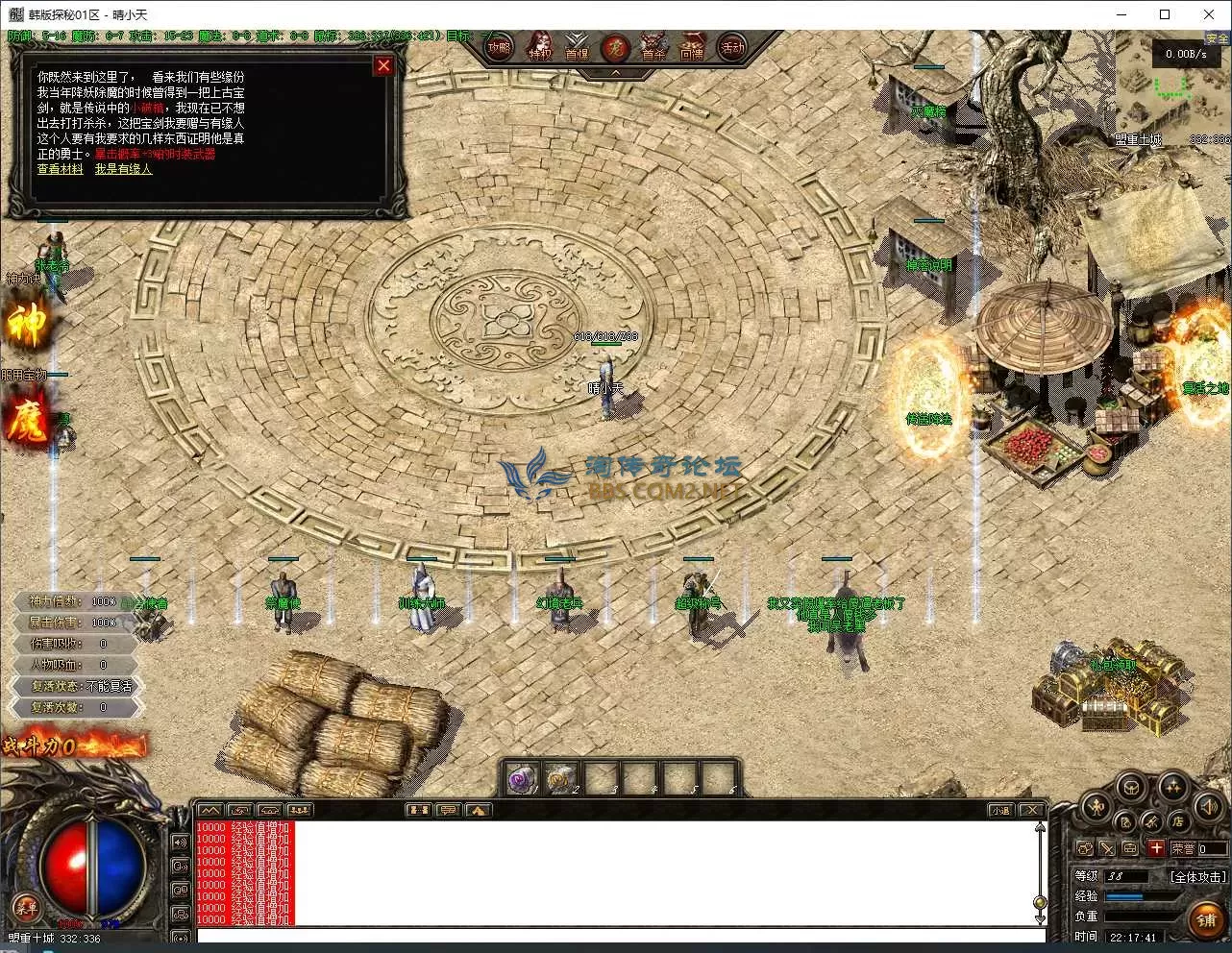This screenshot has height=953, width=1232.
Task: Open the minimap in the corner
Action: click(1172, 89)
